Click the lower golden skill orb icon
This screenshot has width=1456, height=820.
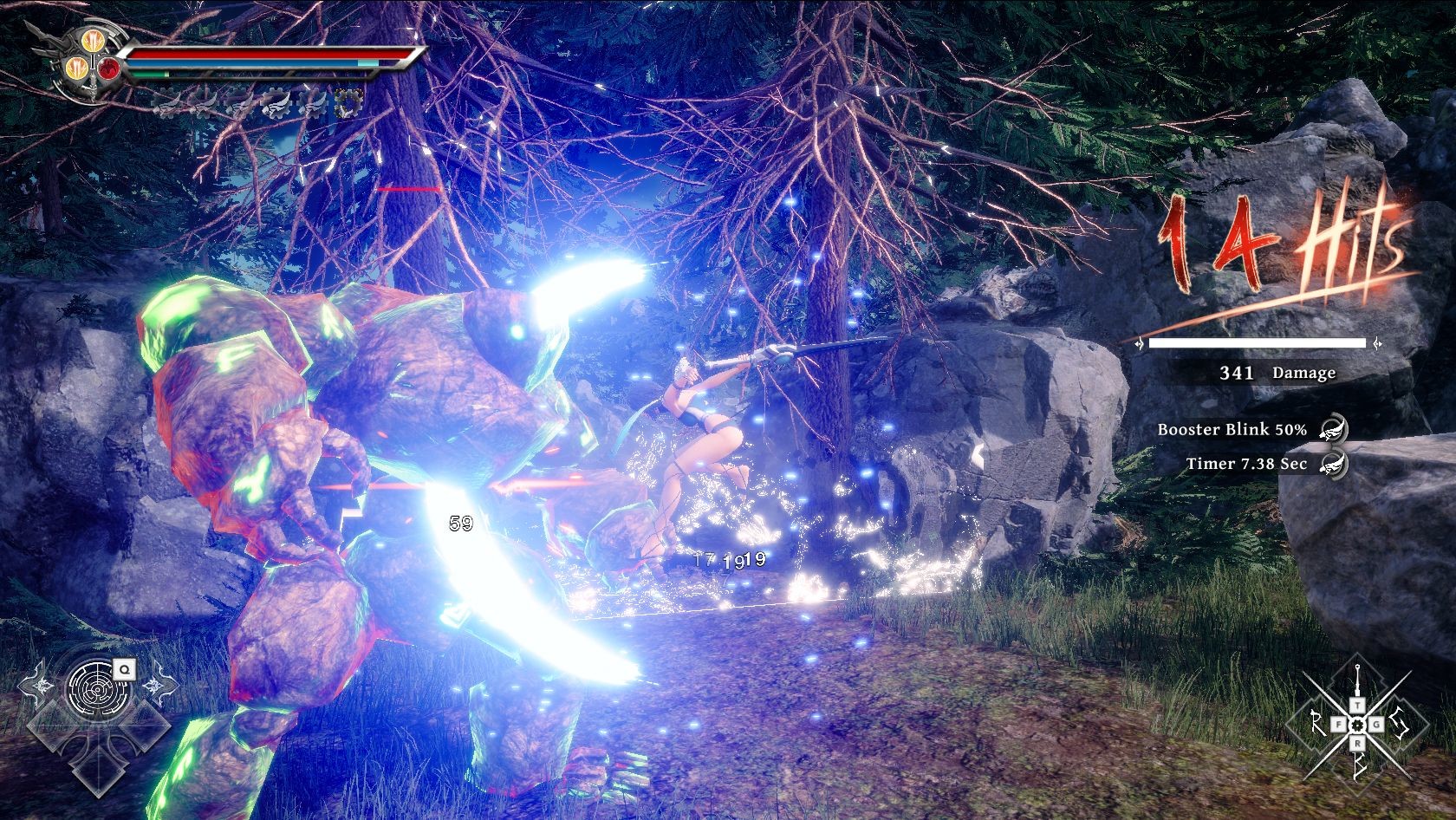point(77,68)
